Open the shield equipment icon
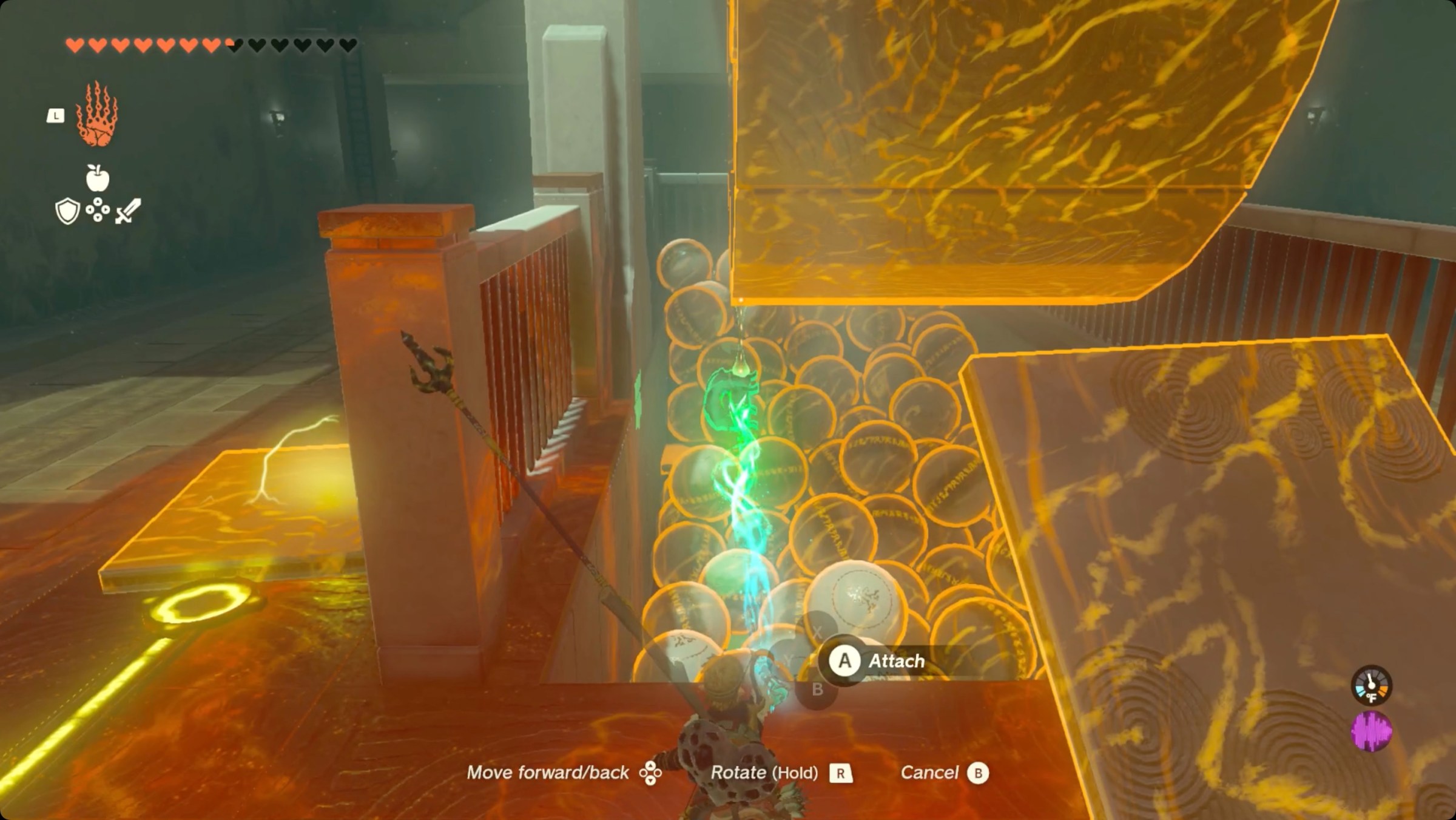 [67, 211]
